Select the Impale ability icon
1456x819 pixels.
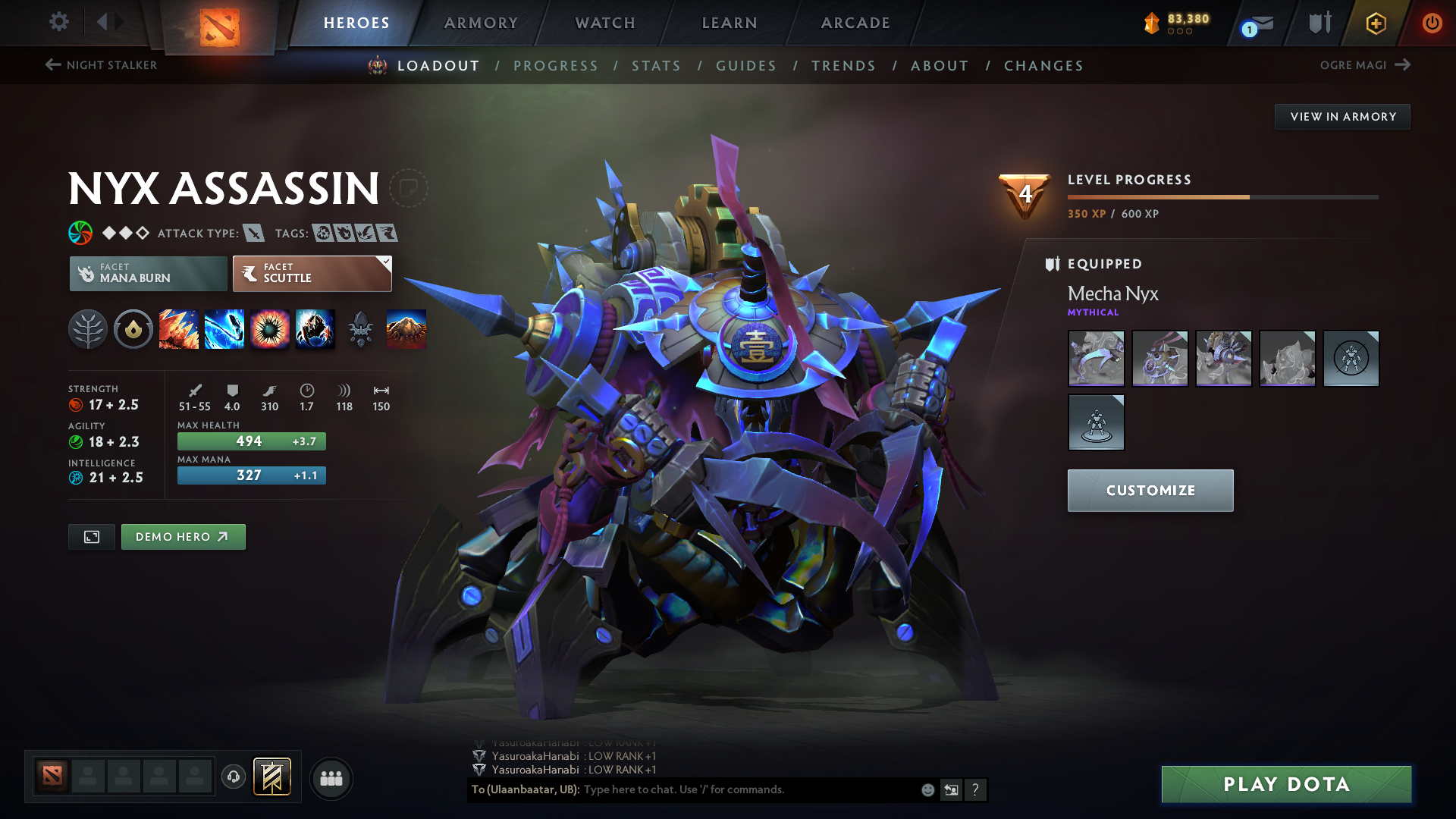[x=179, y=329]
